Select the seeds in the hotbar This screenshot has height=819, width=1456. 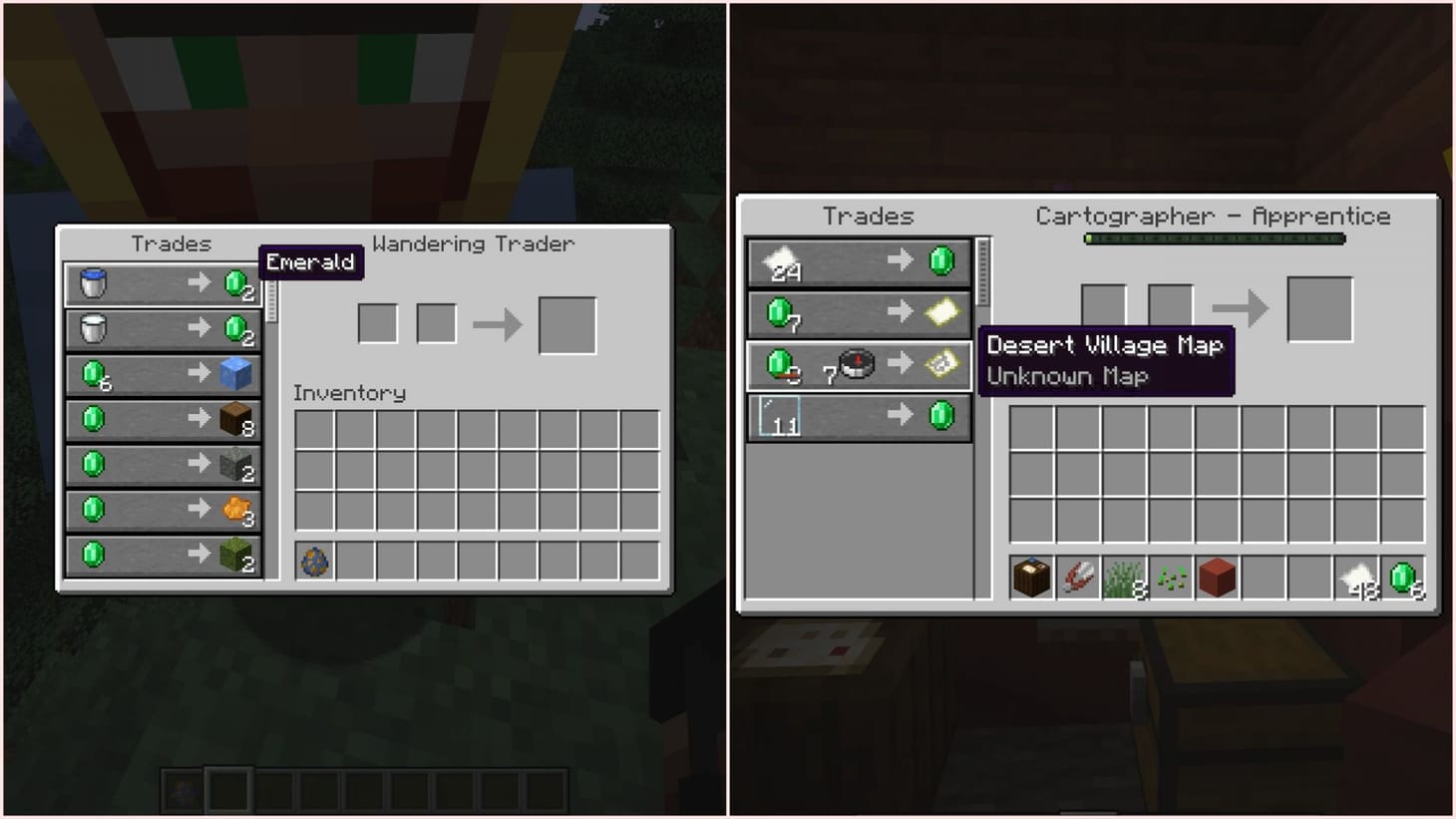point(1171,576)
